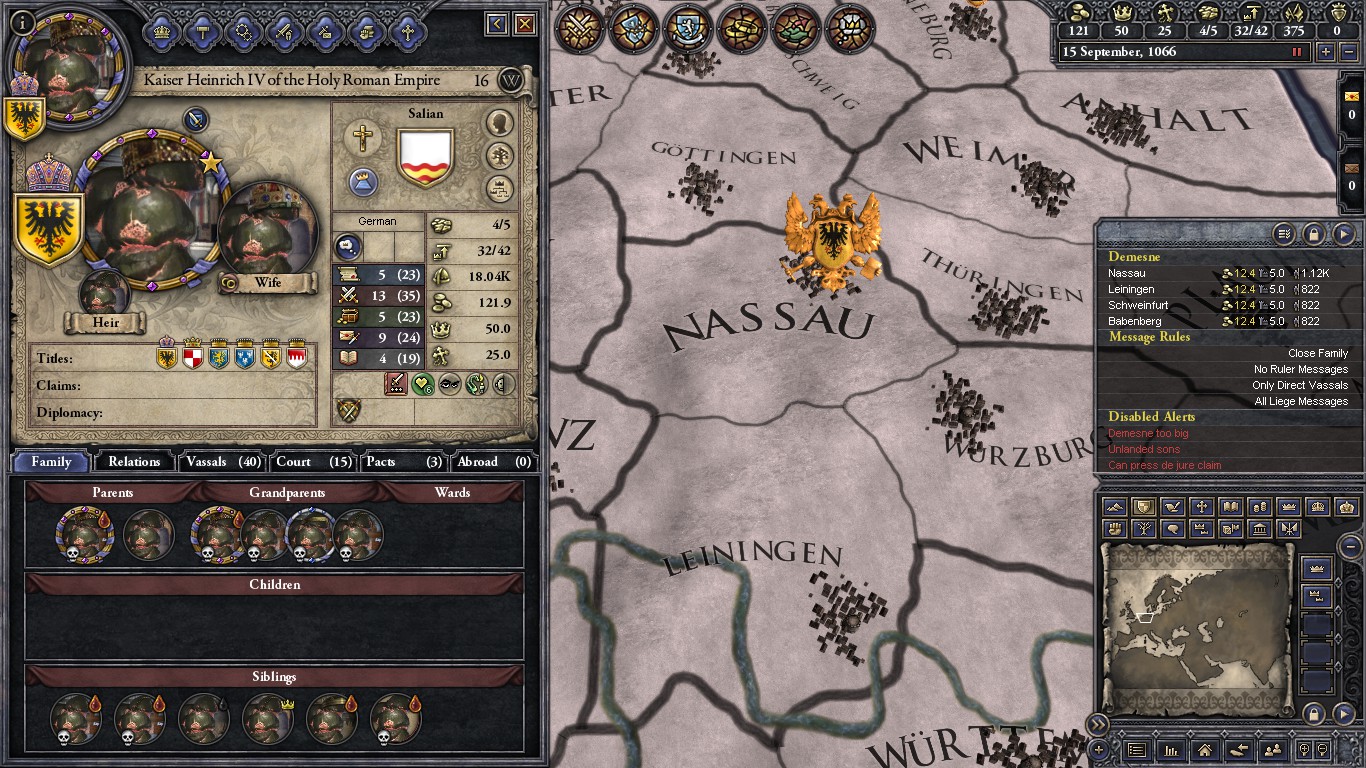Switch to the Vassals tab
This screenshot has height=768, width=1366.
pos(222,461)
